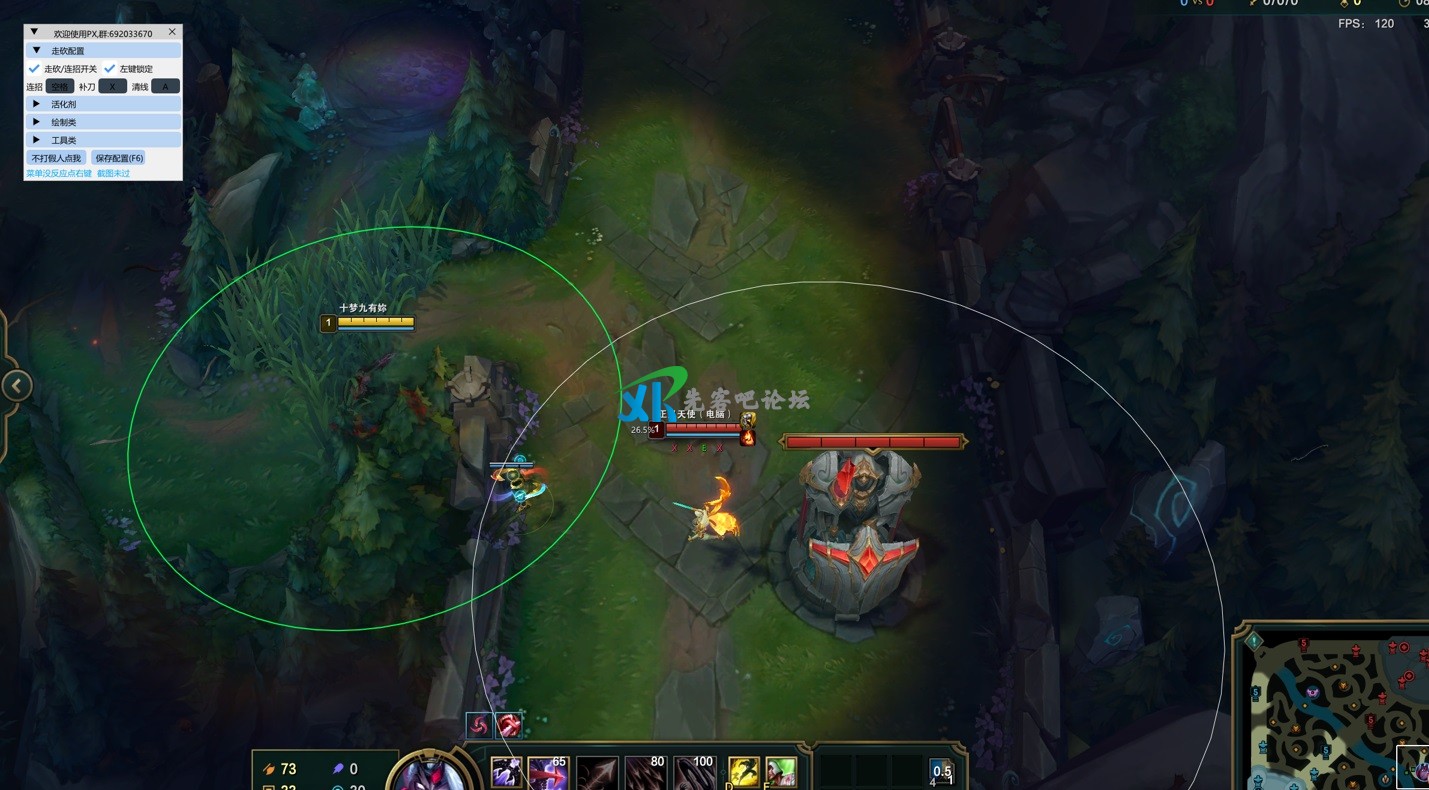Save config with 保存配置(F6) button
Viewport: 1429px width, 790px height.
pos(119,158)
